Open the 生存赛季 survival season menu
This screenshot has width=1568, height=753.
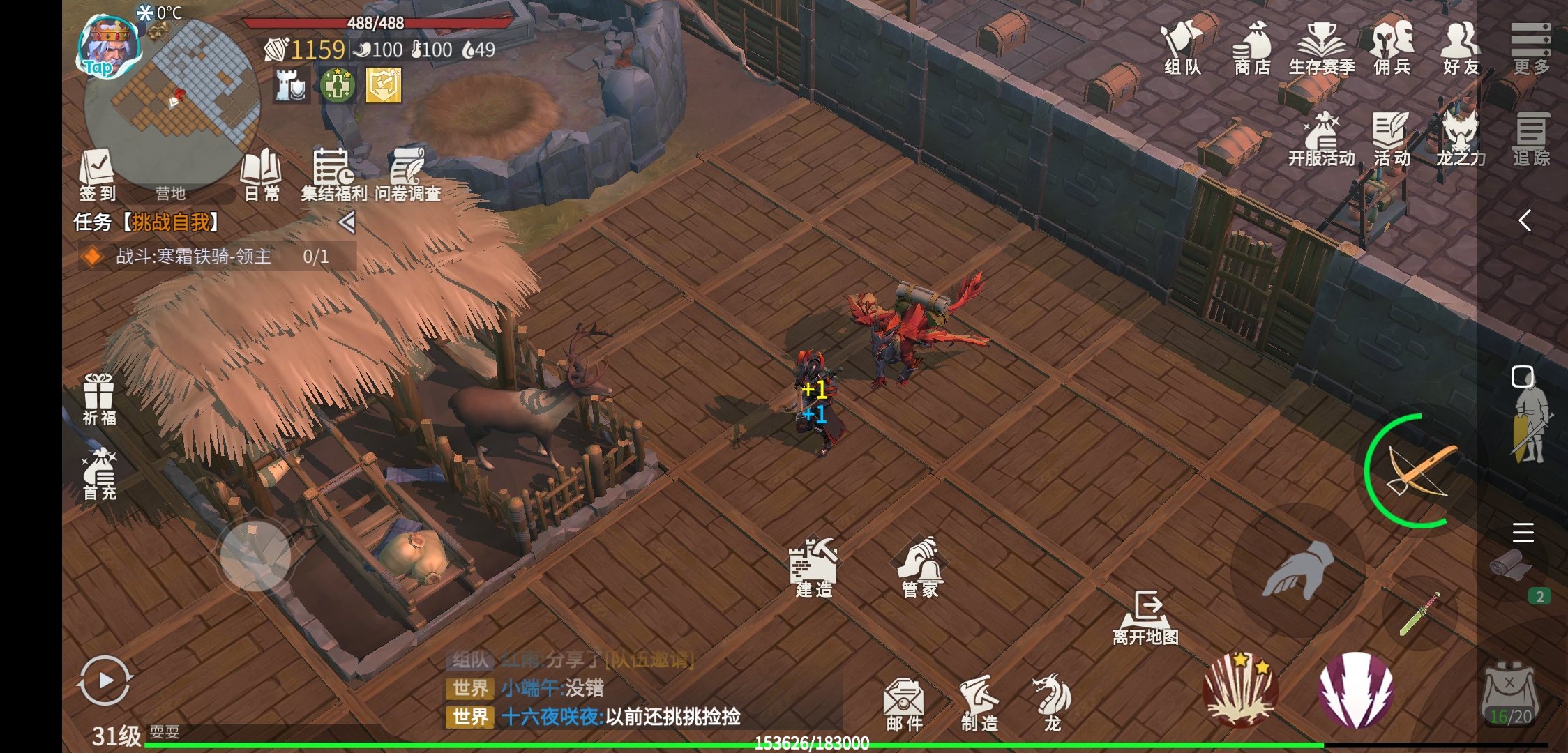1321,47
